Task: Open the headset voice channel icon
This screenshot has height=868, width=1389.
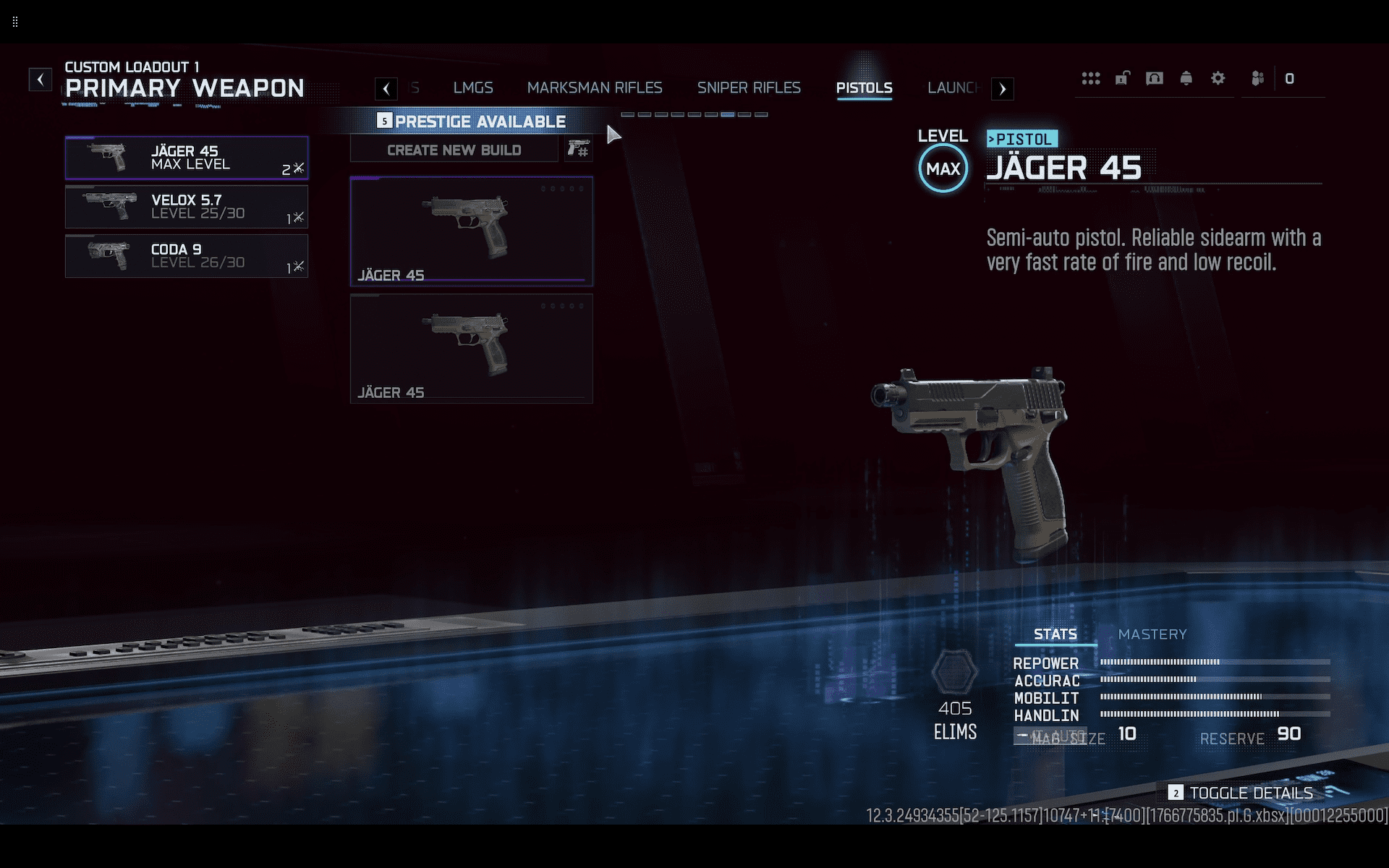Action: pyautogui.click(x=1155, y=78)
